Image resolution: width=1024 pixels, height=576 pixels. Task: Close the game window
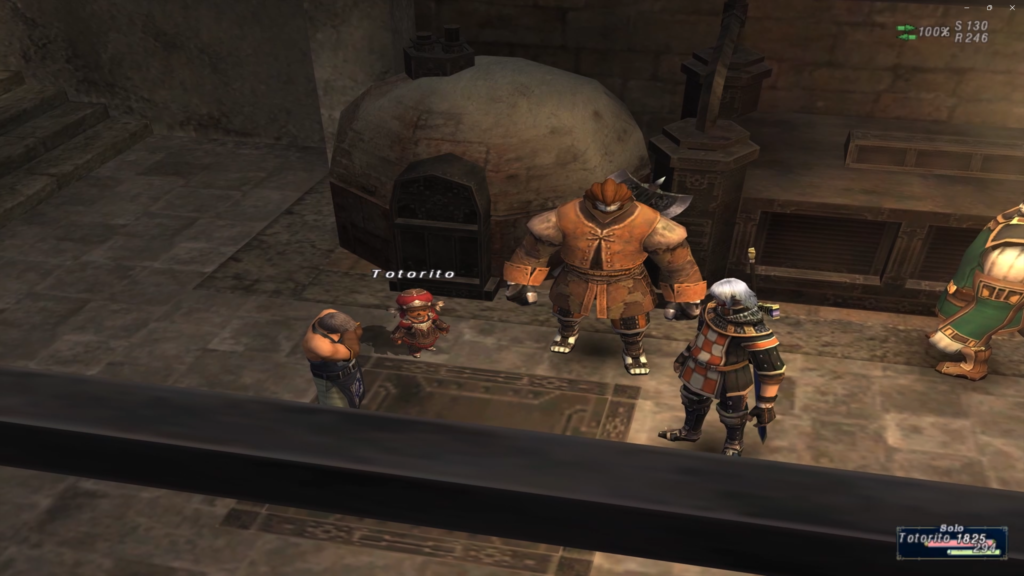1014,7
